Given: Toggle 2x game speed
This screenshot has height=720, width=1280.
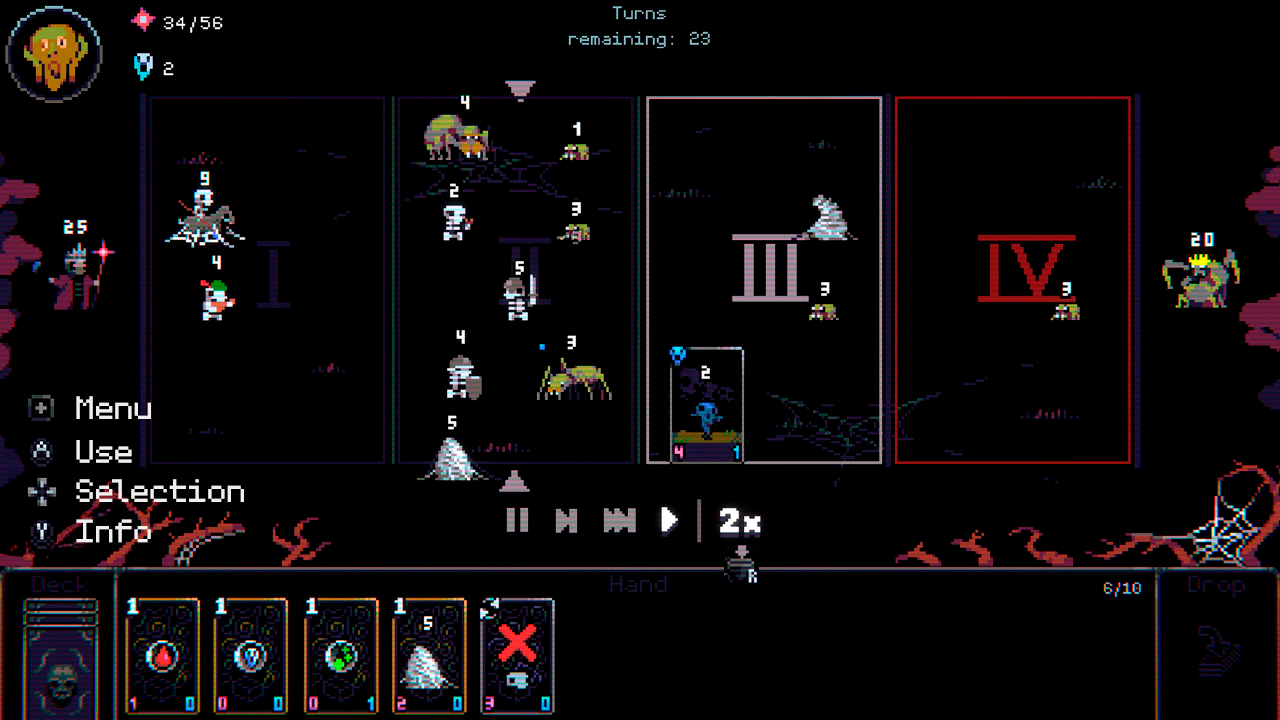Looking at the screenshot, I should click(740, 520).
